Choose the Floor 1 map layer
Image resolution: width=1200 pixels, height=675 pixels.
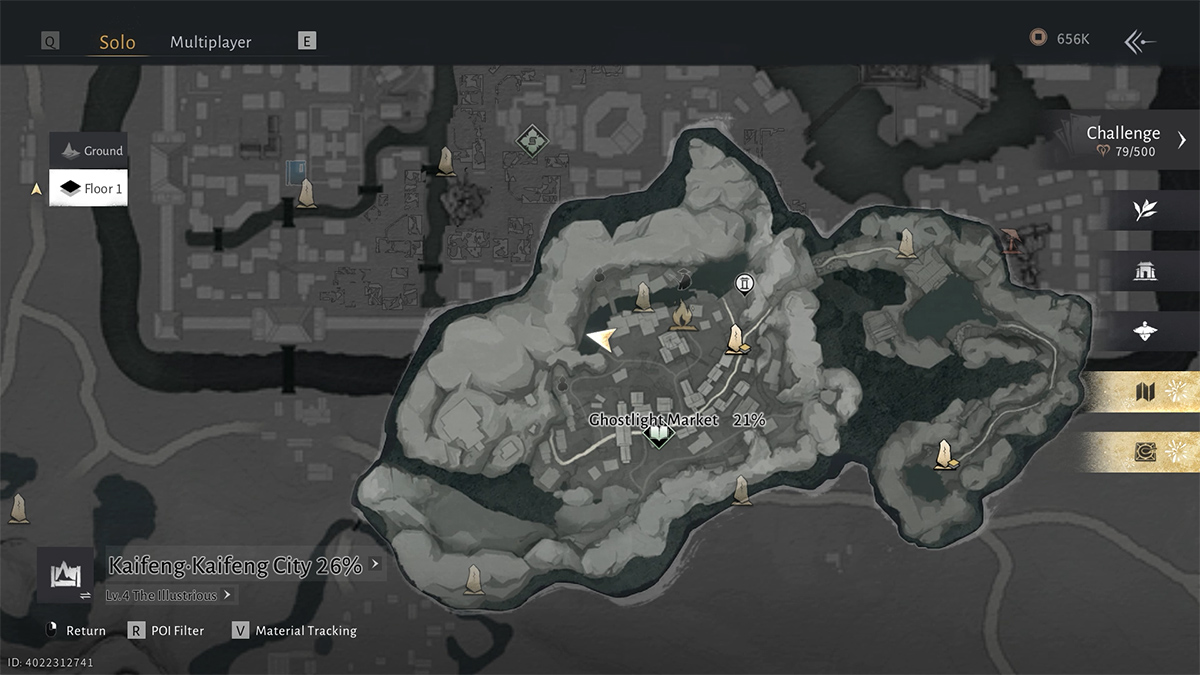(91, 188)
